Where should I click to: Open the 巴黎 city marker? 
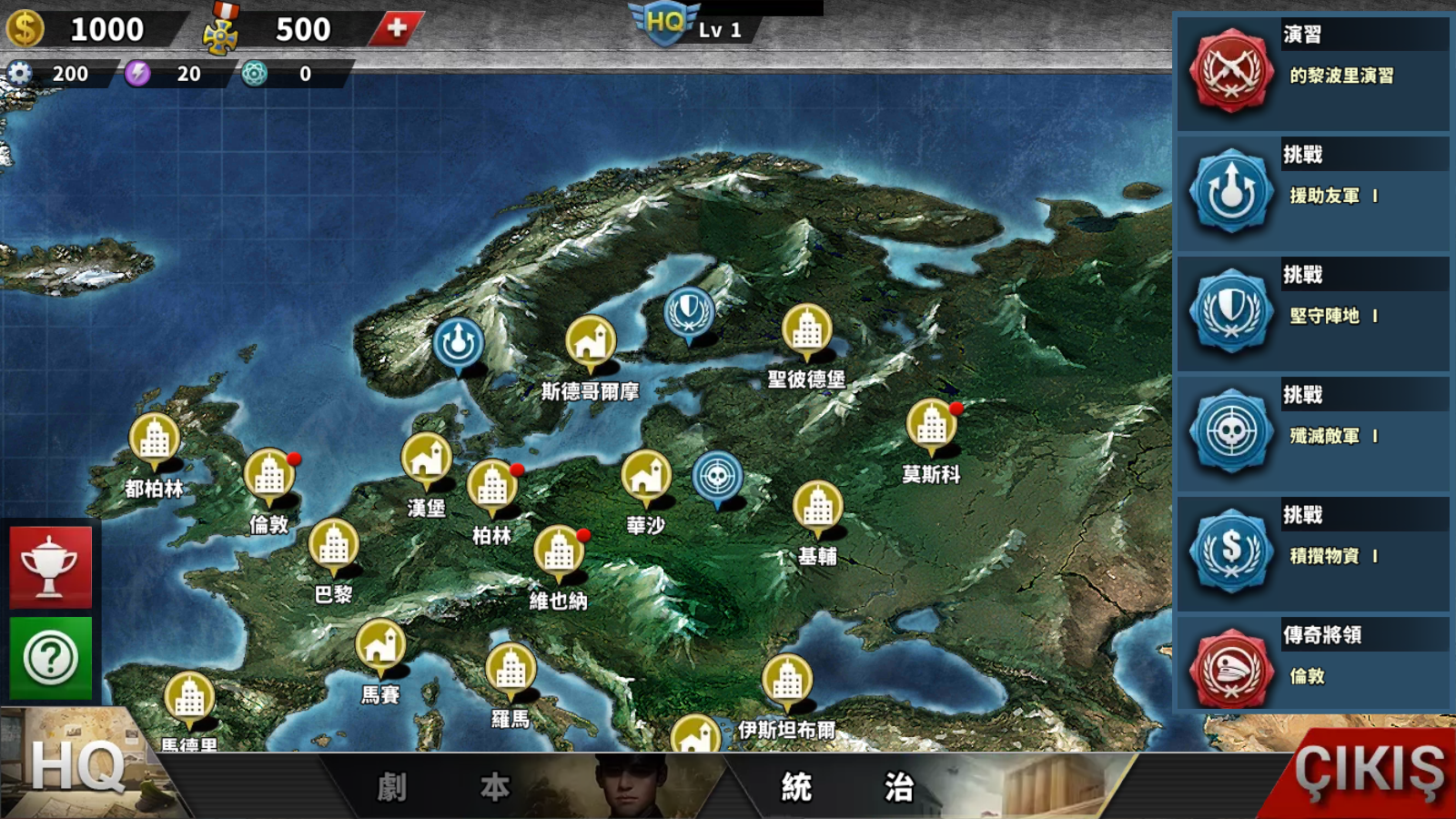(x=333, y=546)
